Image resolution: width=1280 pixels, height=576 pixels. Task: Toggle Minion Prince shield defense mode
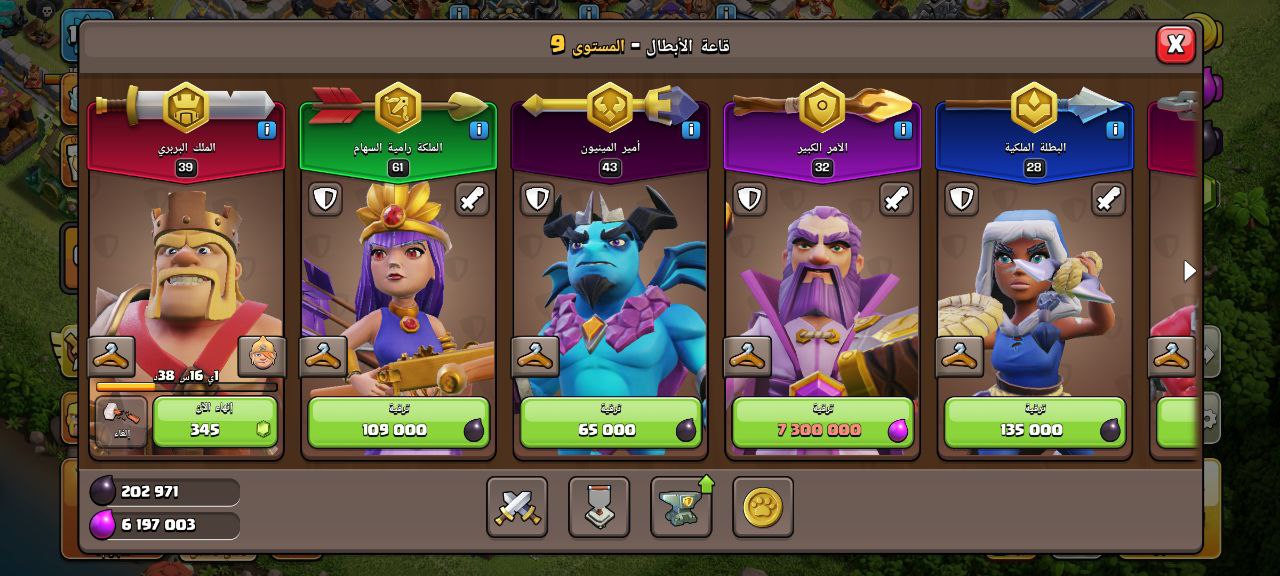(537, 199)
